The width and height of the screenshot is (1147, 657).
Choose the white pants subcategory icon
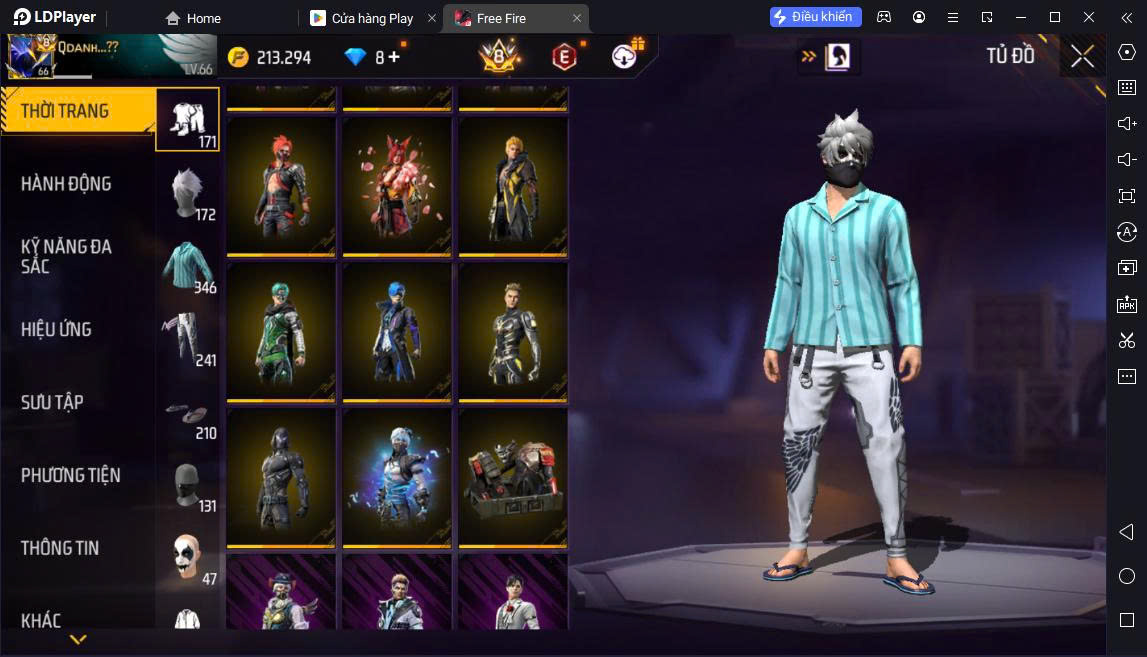click(x=189, y=338)
